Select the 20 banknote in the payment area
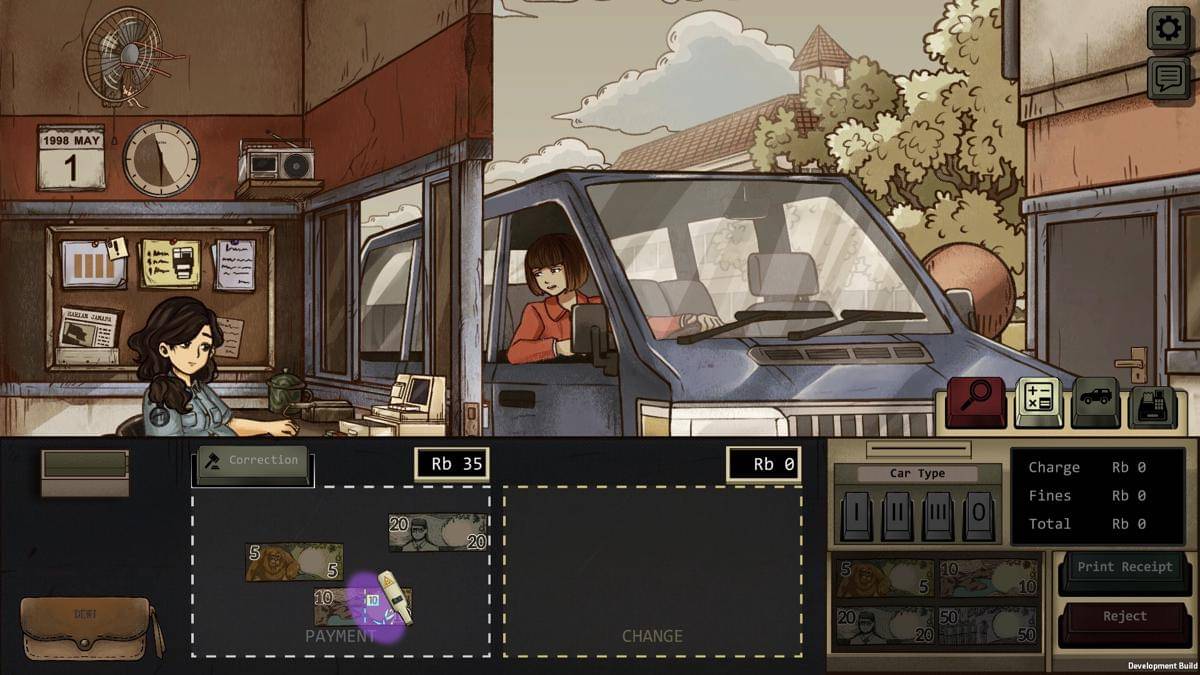 pos(438,532)
